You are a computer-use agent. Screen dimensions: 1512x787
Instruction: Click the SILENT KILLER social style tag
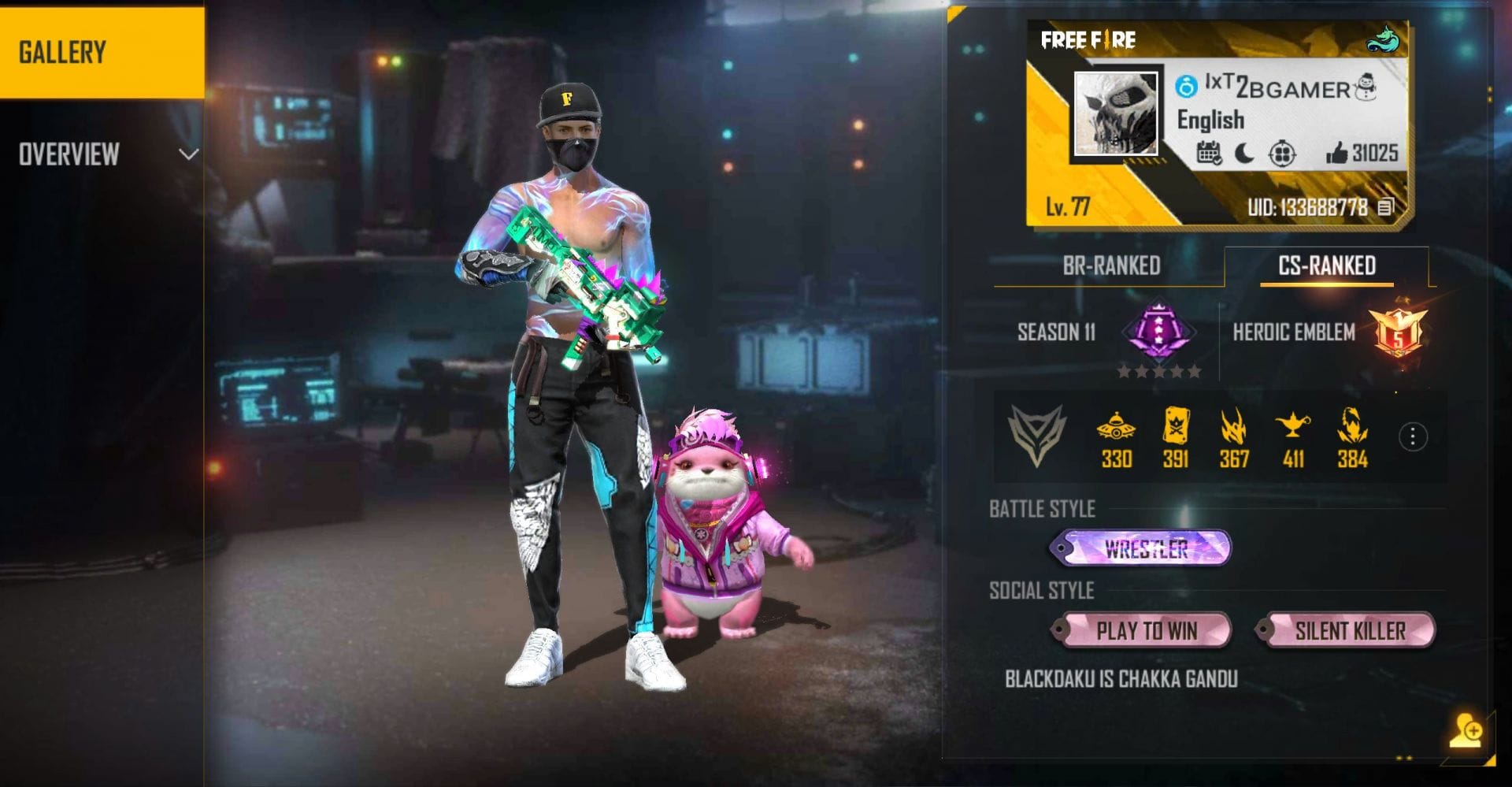click(1349, 630)
